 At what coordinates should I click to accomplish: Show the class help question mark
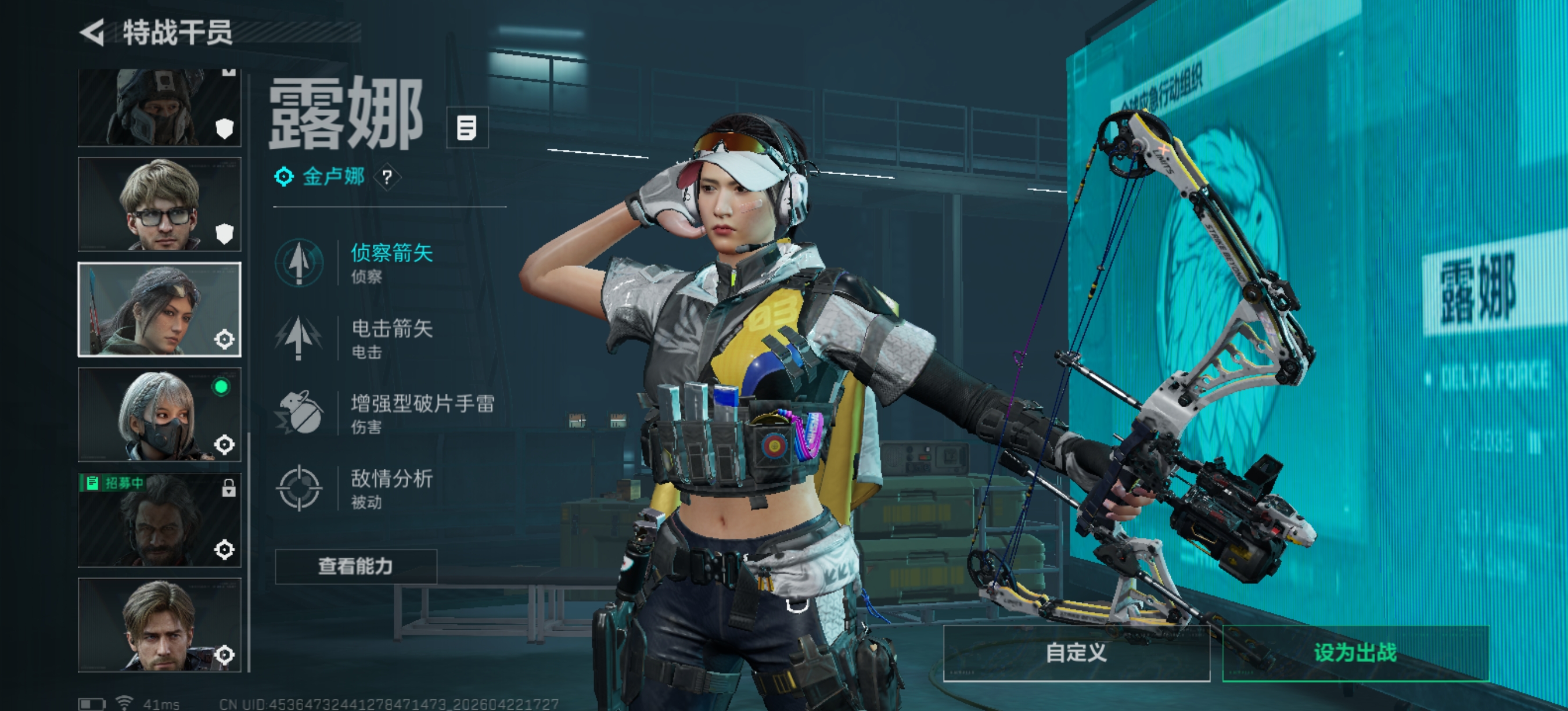point(387,177)
